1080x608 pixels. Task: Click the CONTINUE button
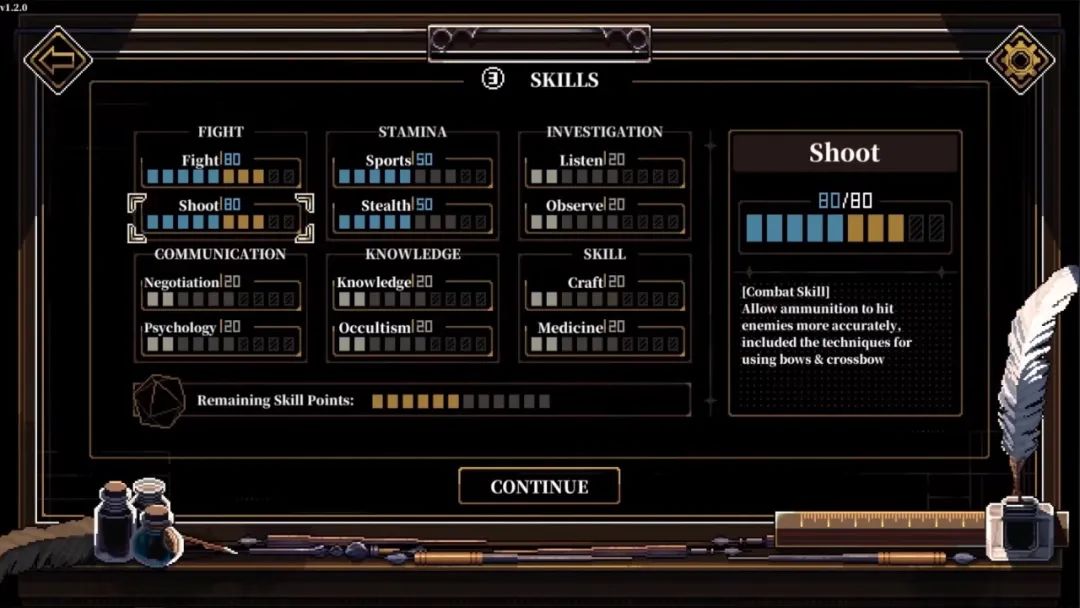tap(539, 487)
